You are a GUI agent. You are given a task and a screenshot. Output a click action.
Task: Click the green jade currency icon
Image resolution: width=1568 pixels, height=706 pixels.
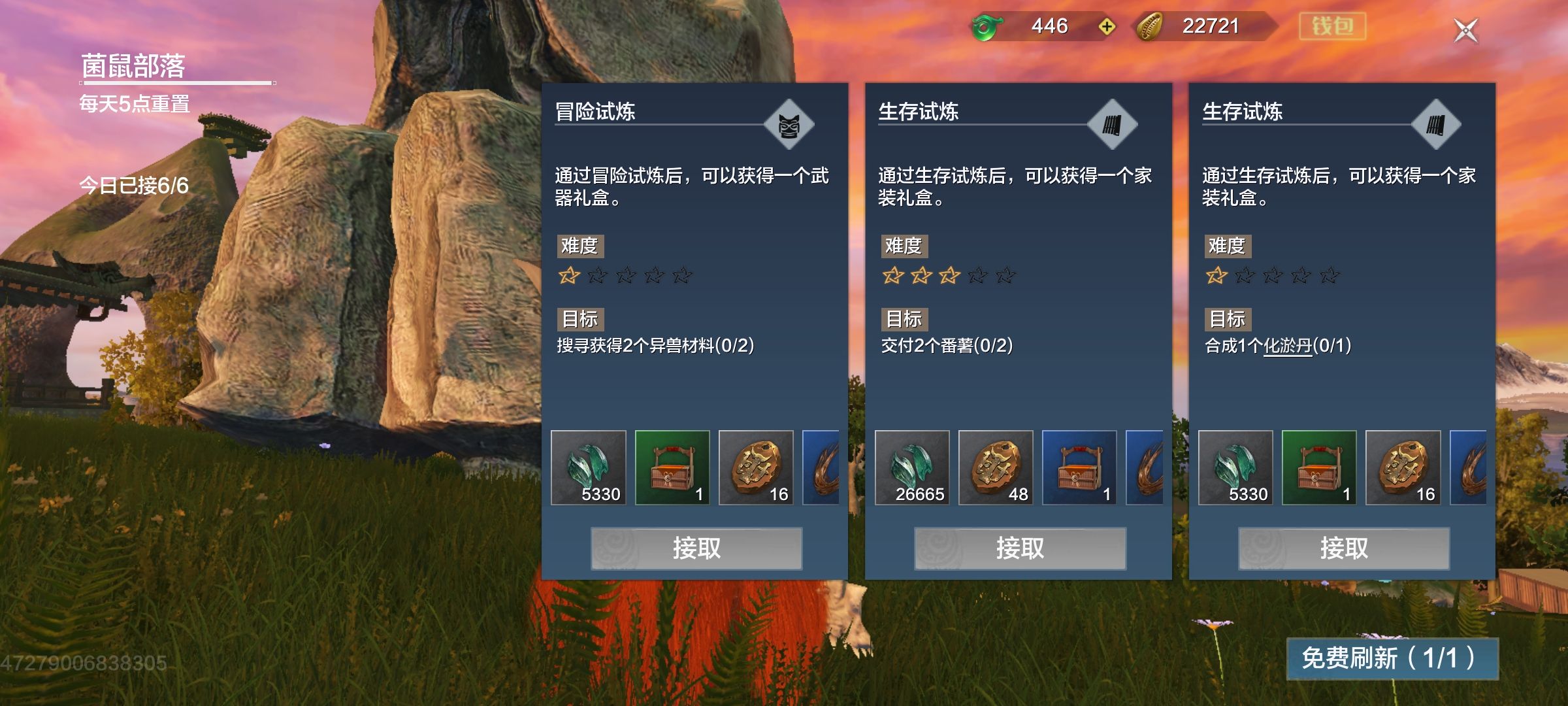click(x=987, y=27)
